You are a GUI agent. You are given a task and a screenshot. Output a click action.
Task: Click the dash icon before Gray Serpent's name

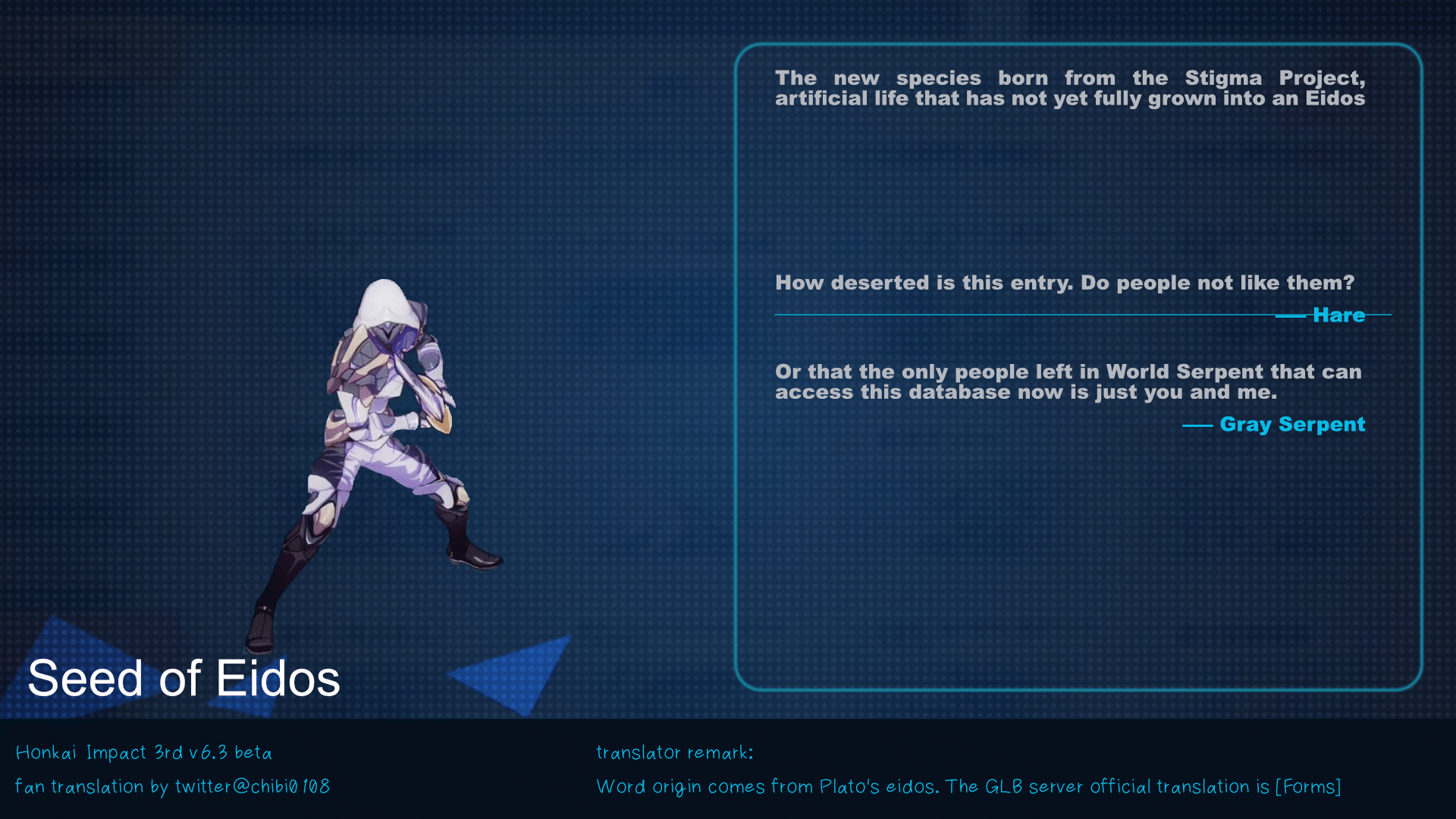[x=1200, y=426]
